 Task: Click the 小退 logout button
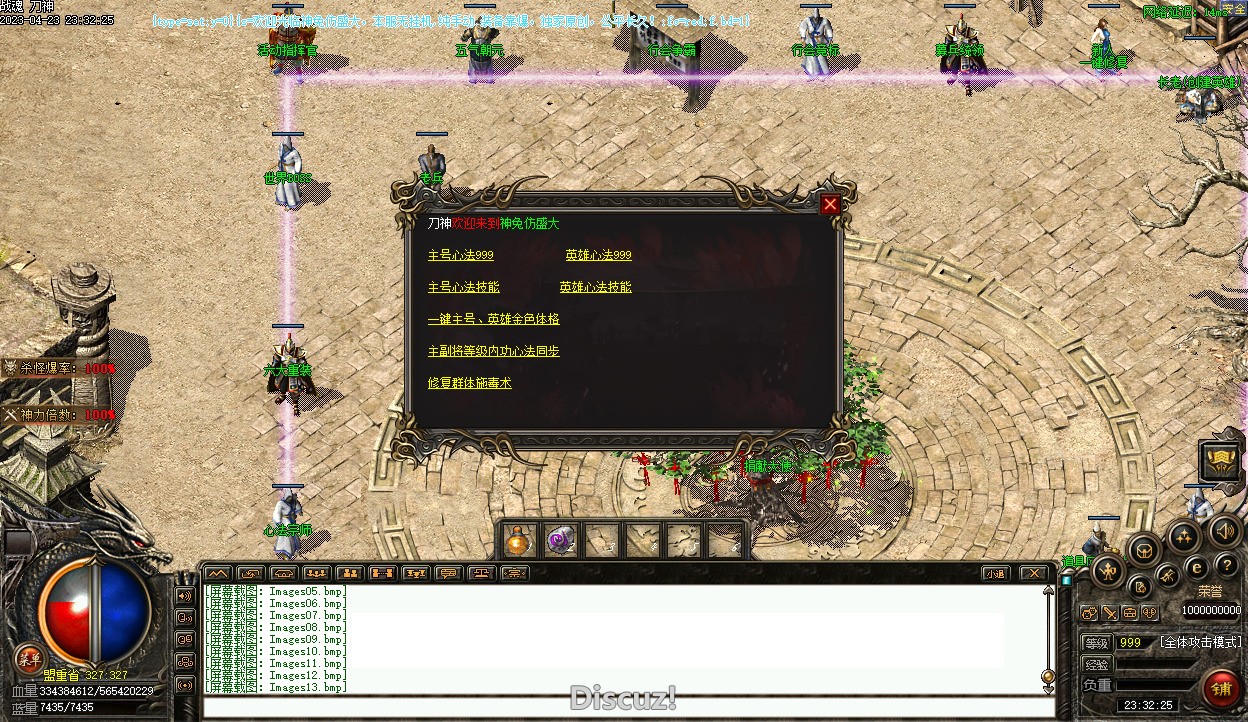point(994,573)
